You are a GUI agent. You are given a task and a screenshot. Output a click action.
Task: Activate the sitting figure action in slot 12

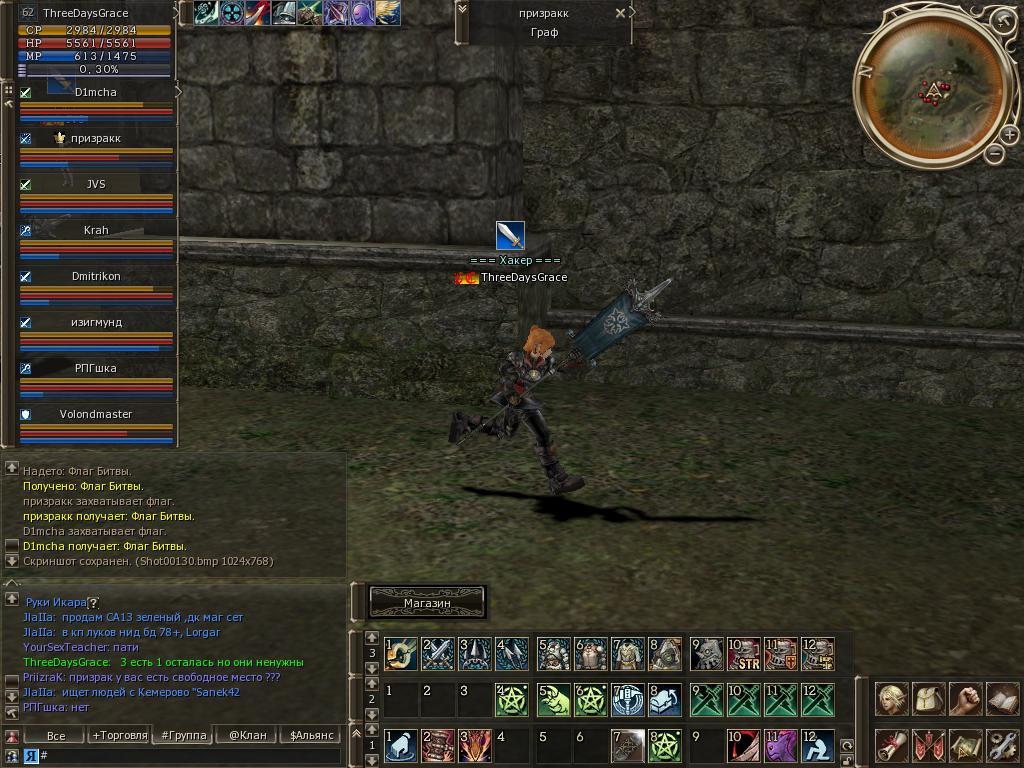817,746
